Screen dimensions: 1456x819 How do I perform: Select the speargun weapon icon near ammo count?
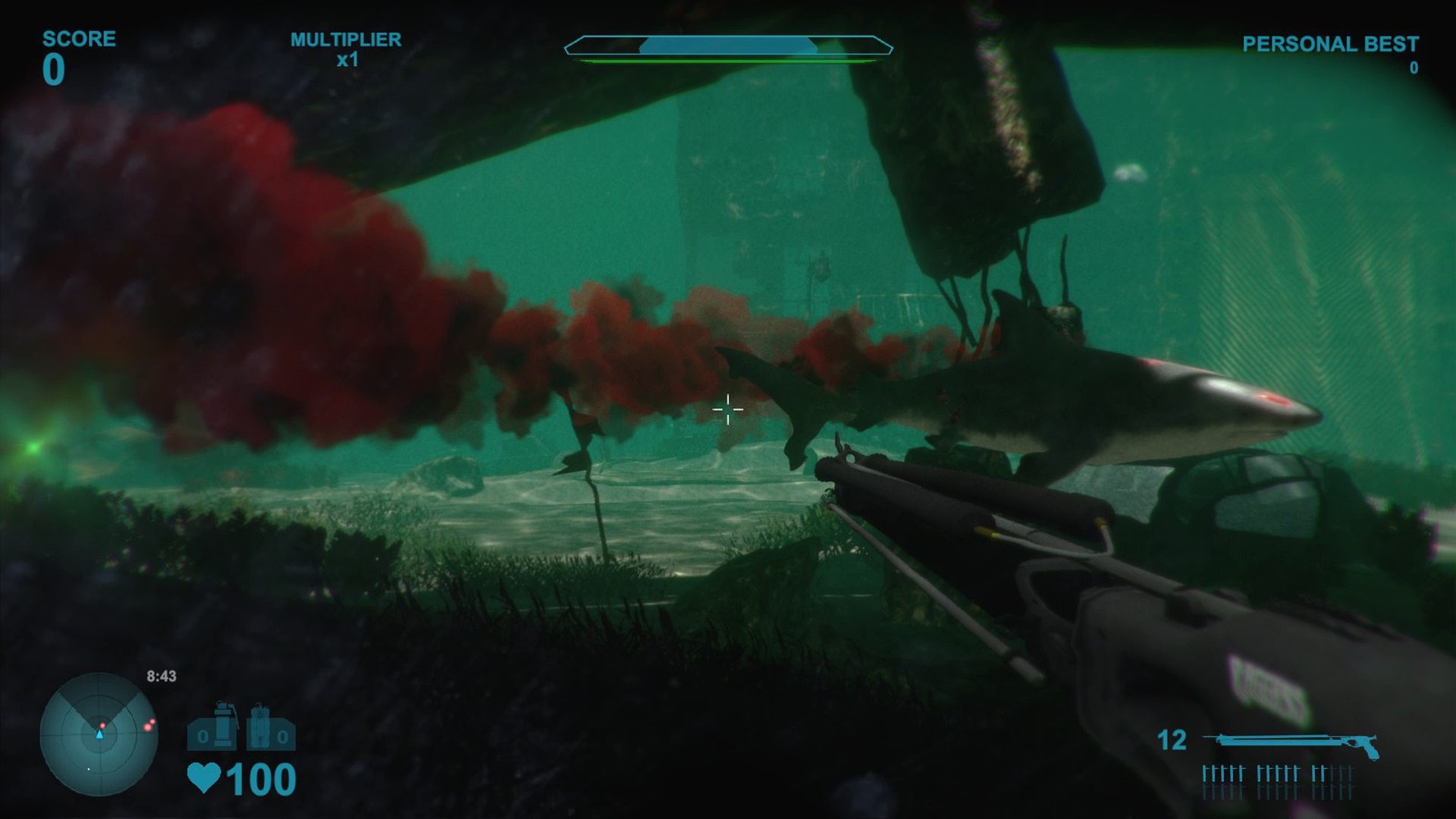1289,741
